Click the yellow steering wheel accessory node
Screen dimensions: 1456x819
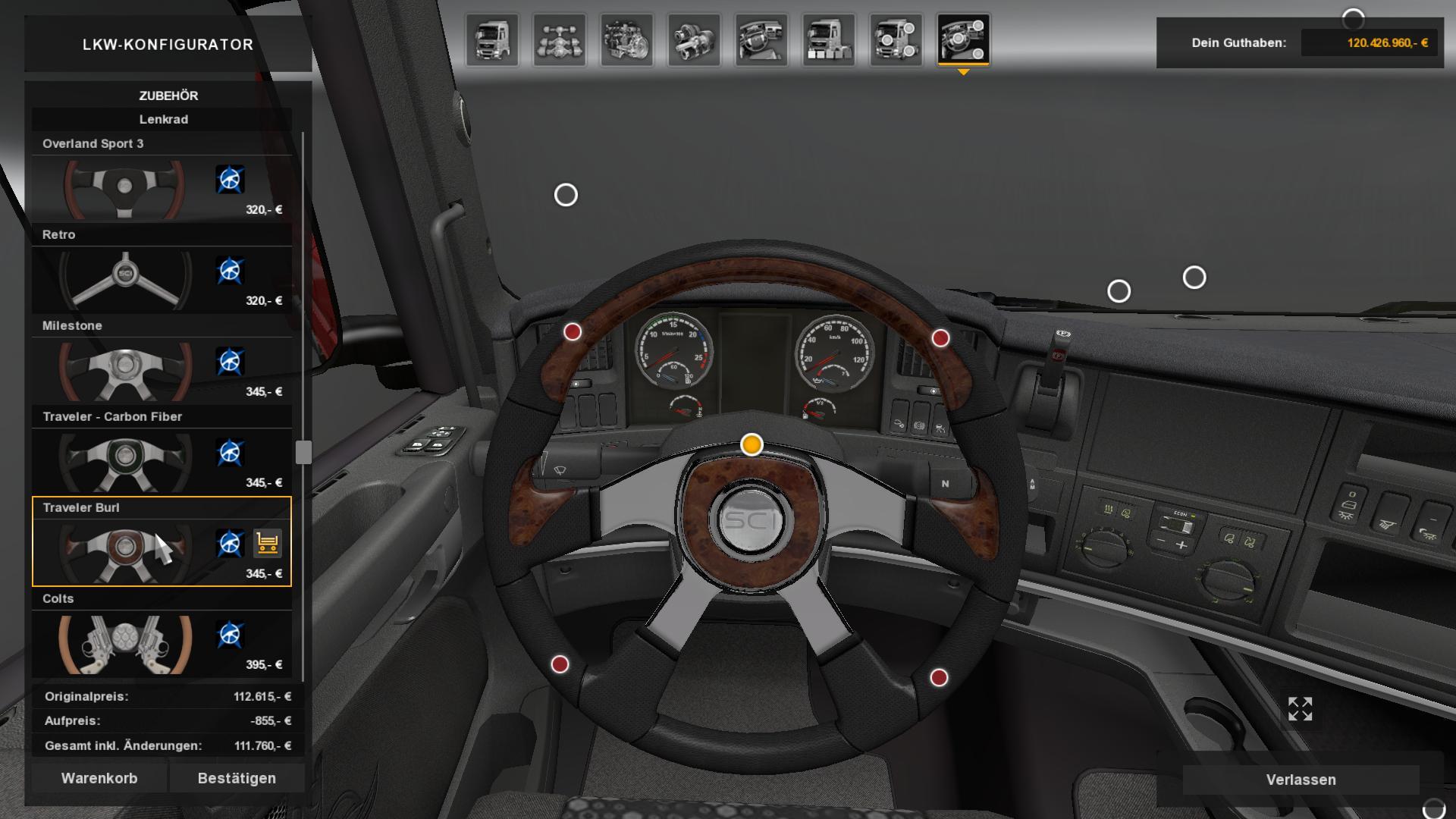[x=752, y=444]
